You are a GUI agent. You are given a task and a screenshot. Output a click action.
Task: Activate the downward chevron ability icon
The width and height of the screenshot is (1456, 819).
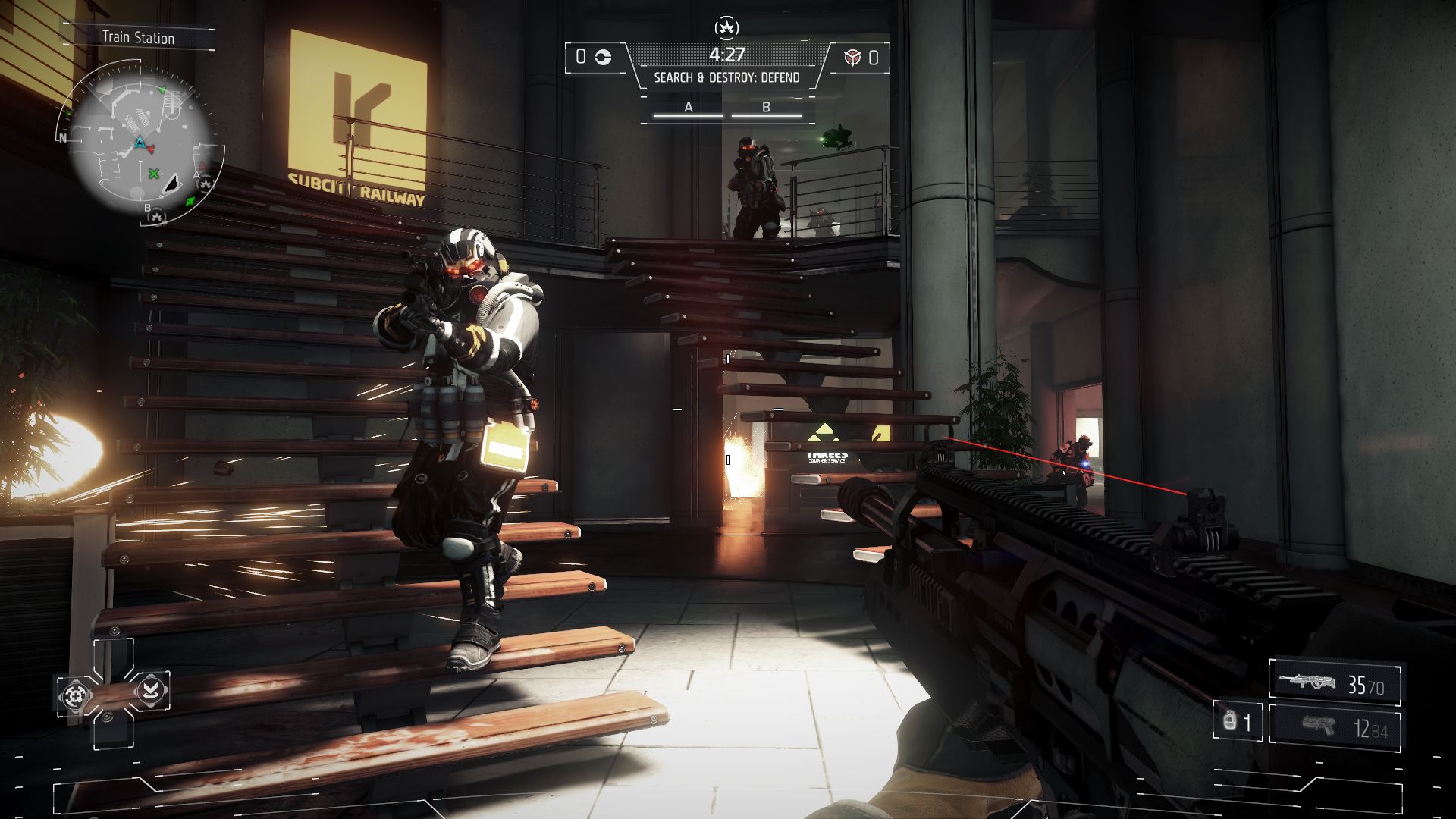151,689
